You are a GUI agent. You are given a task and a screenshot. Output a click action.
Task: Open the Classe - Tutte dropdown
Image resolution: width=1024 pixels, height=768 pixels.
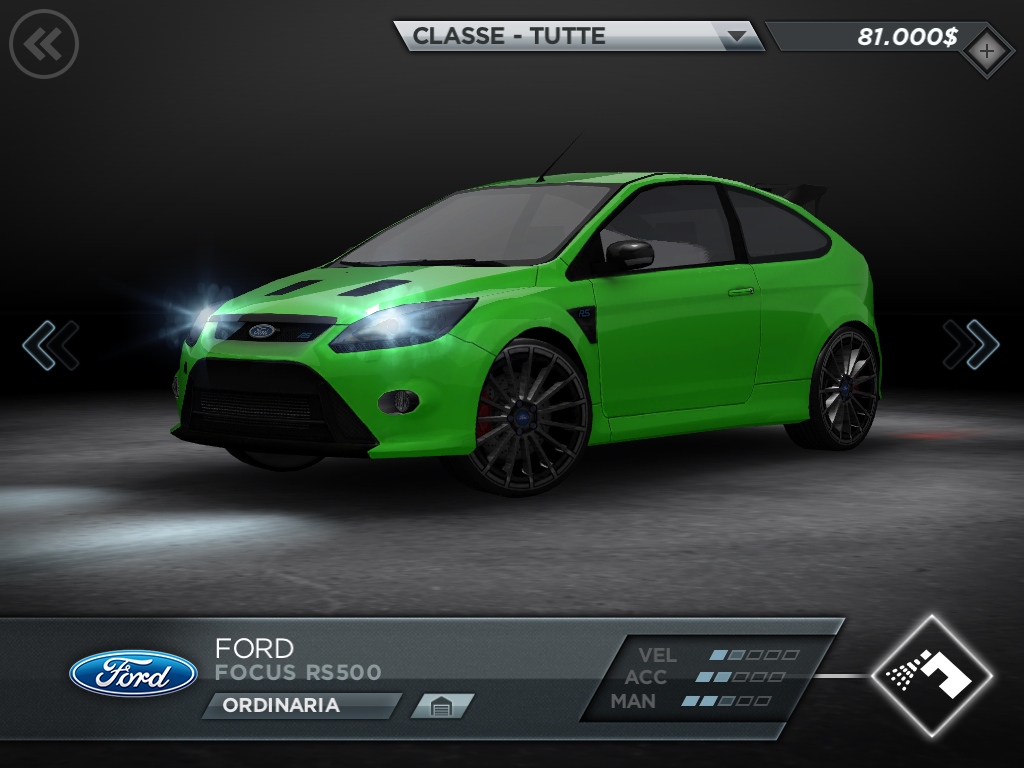(x=579, y=36)
